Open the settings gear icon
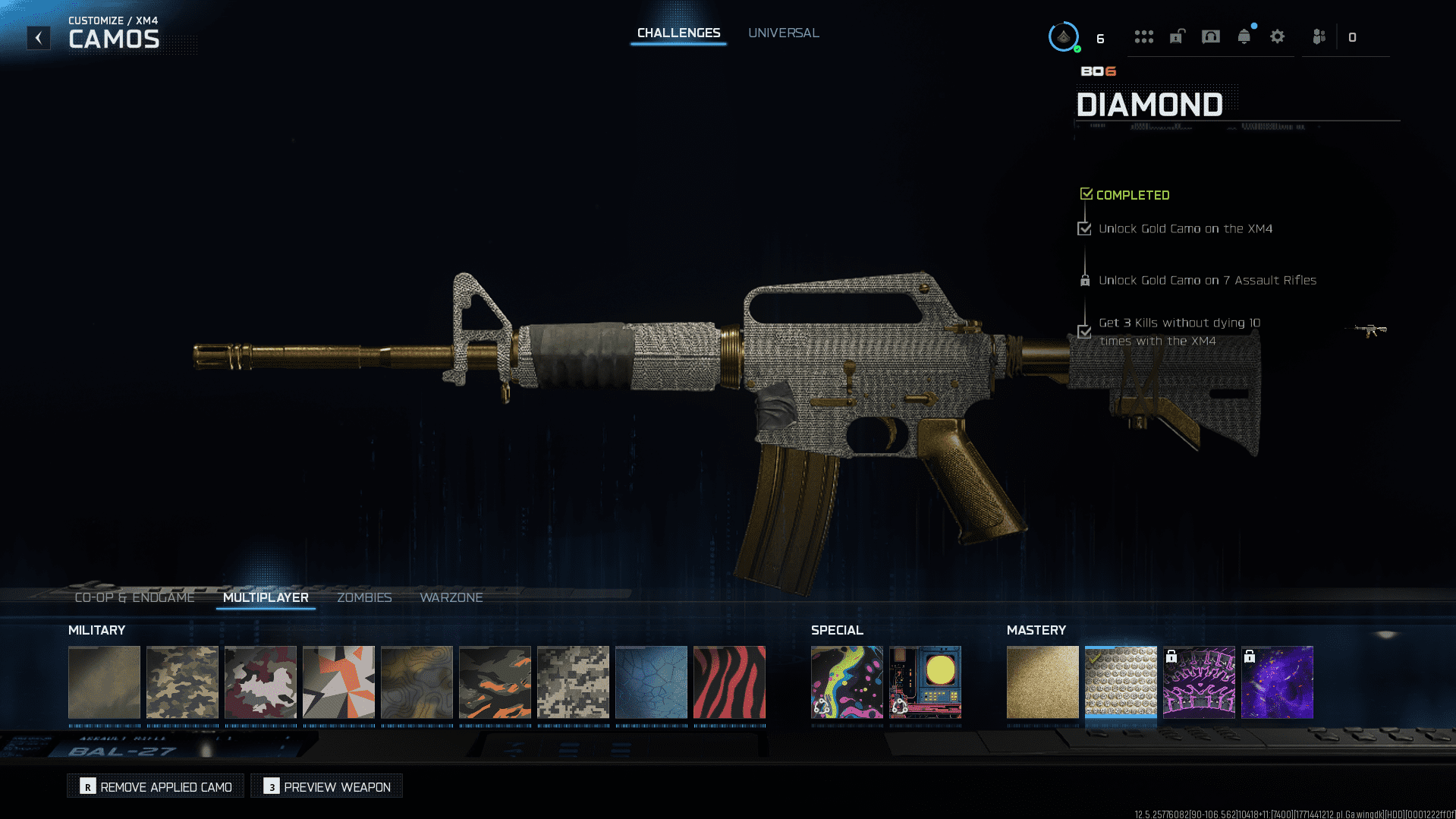Screen dimensions: 1456x819 coord(1277,36)
